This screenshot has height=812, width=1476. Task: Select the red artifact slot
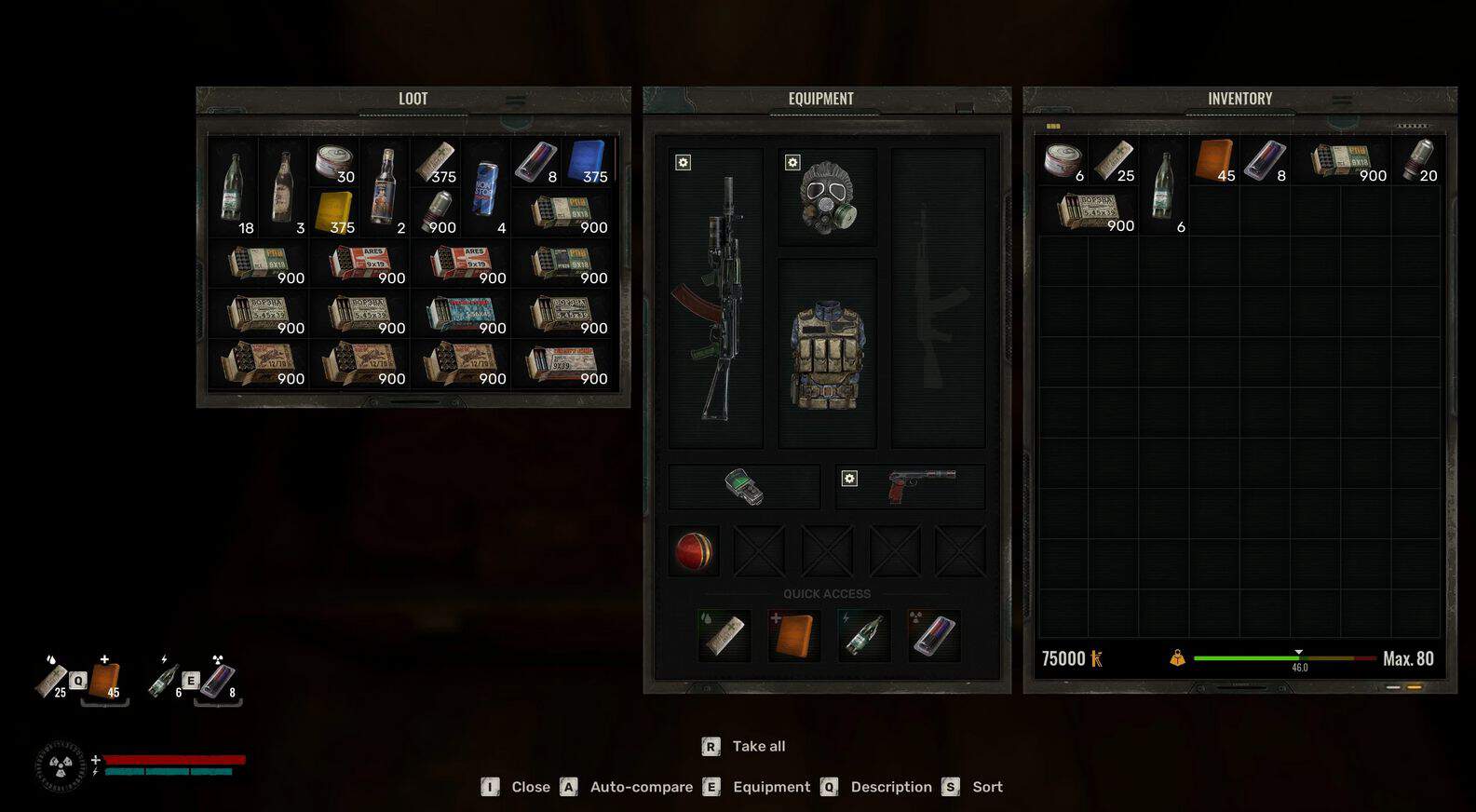(694, 550)
